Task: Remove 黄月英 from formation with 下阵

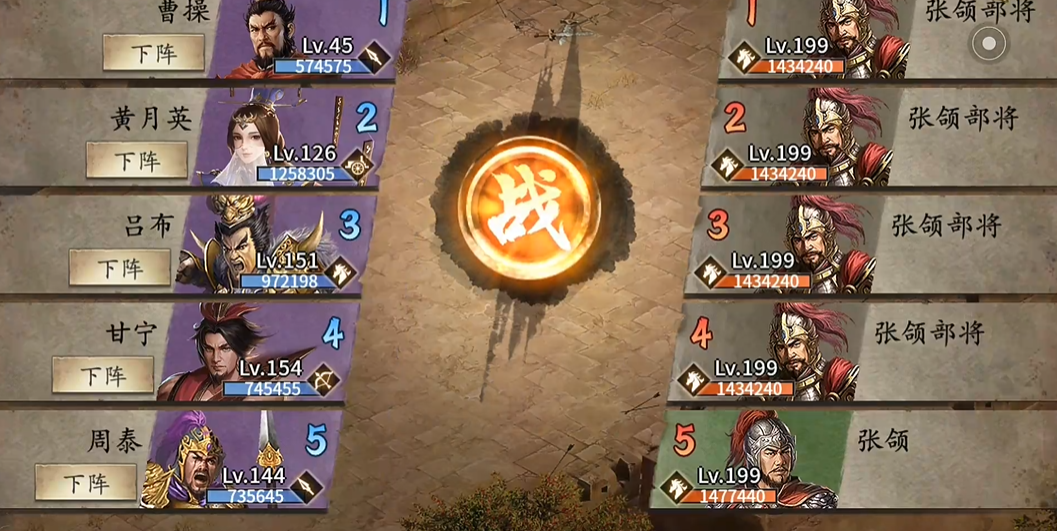Action: (x=137, y=160)
